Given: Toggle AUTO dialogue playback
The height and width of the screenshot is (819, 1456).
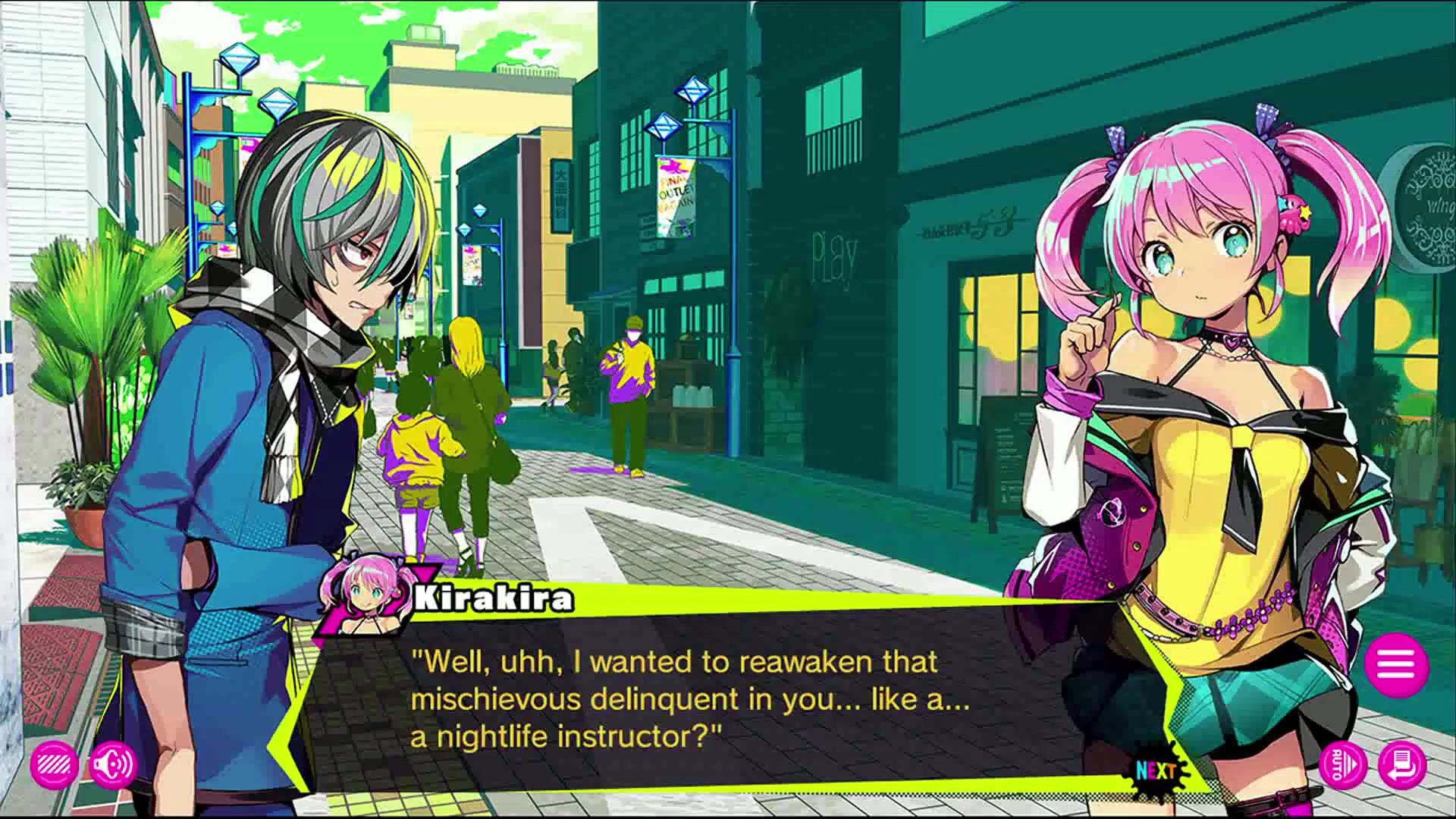Looking at the screenshot, I should (1343, 766).
